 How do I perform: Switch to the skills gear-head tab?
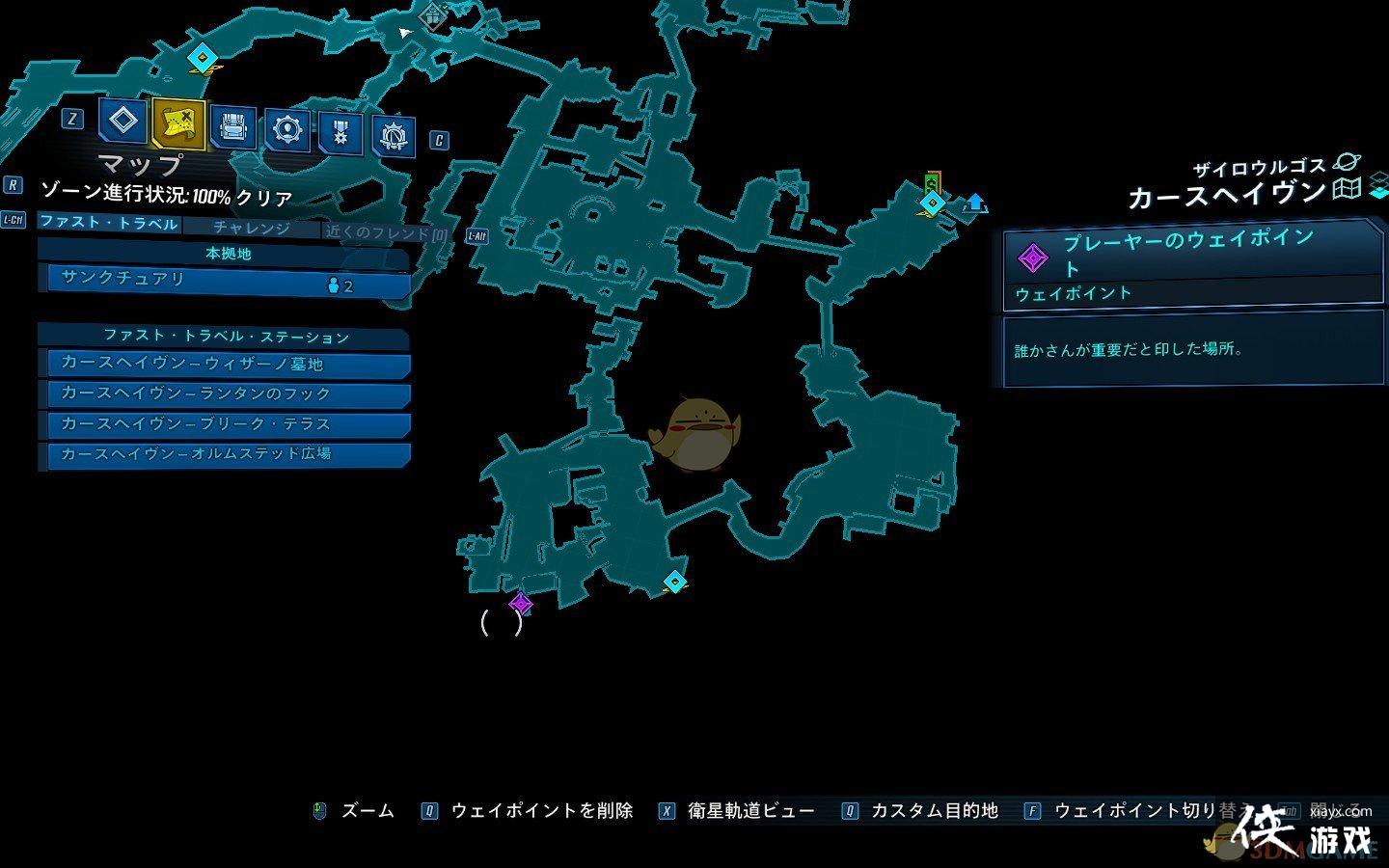click(x=287, y=130)
